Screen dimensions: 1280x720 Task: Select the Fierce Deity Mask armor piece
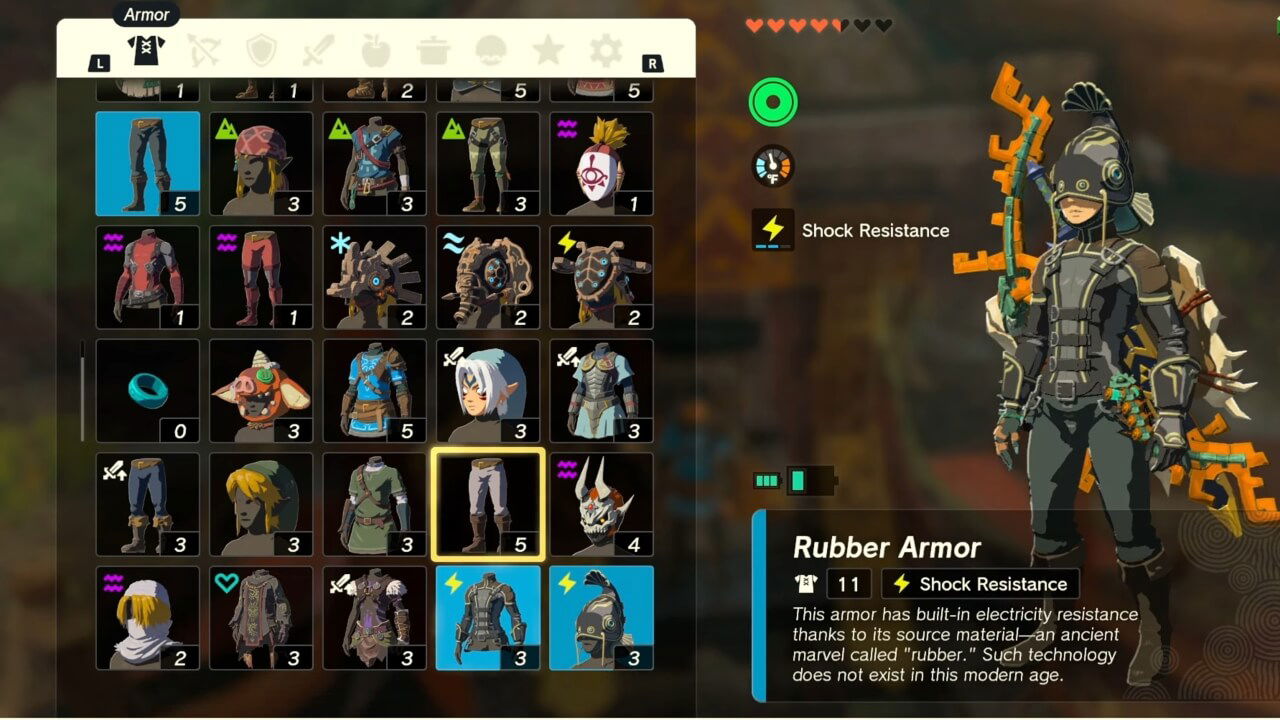[x=488, y=389]
